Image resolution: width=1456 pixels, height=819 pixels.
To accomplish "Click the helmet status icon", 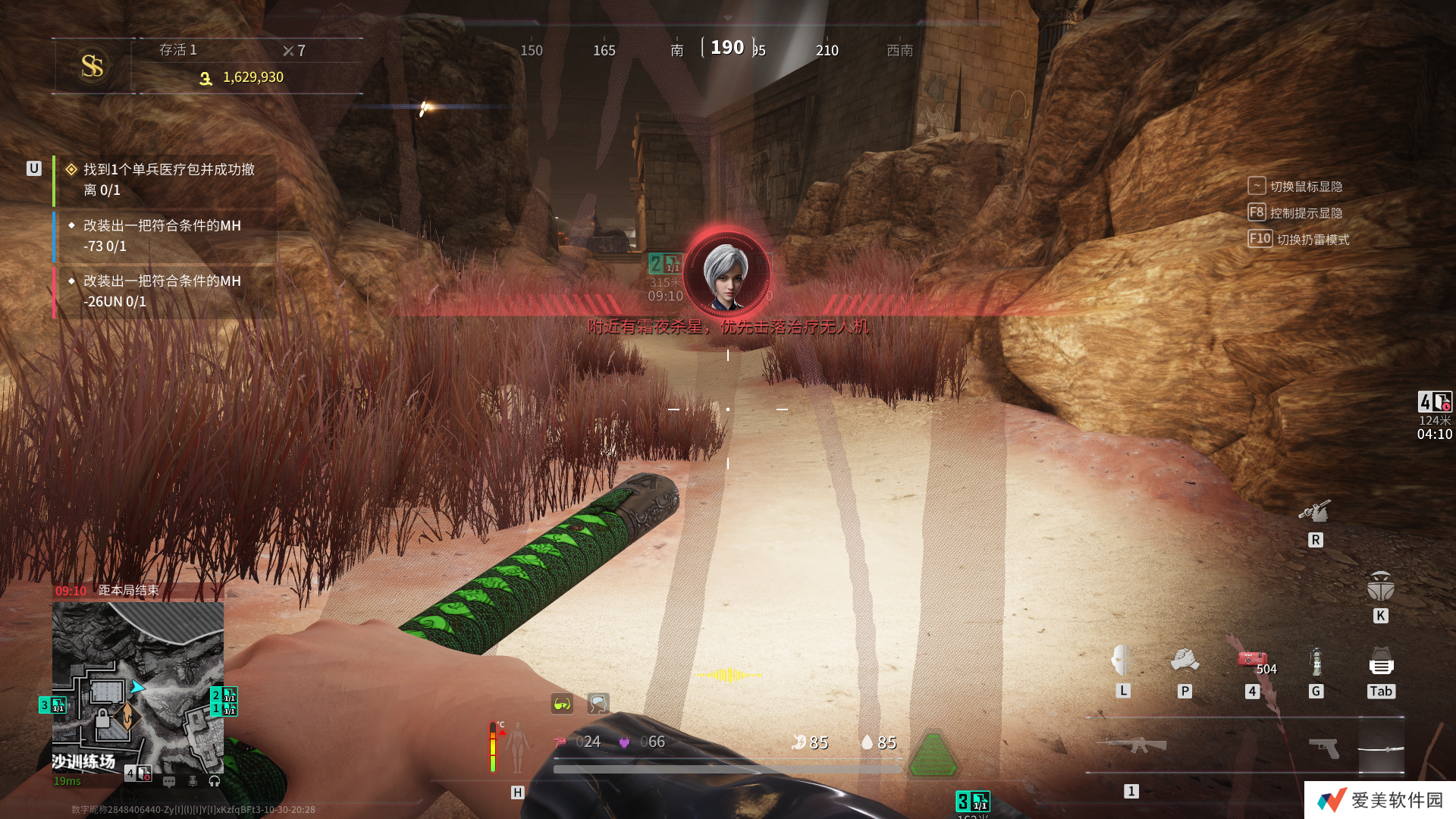I will (598, 704).
